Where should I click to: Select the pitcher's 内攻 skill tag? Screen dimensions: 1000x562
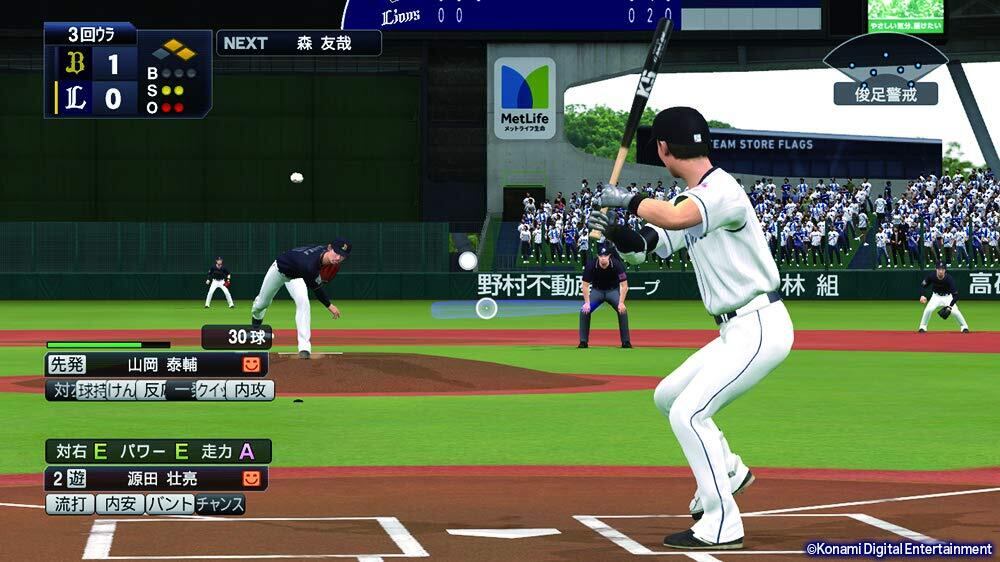click(x=249, y=390)
